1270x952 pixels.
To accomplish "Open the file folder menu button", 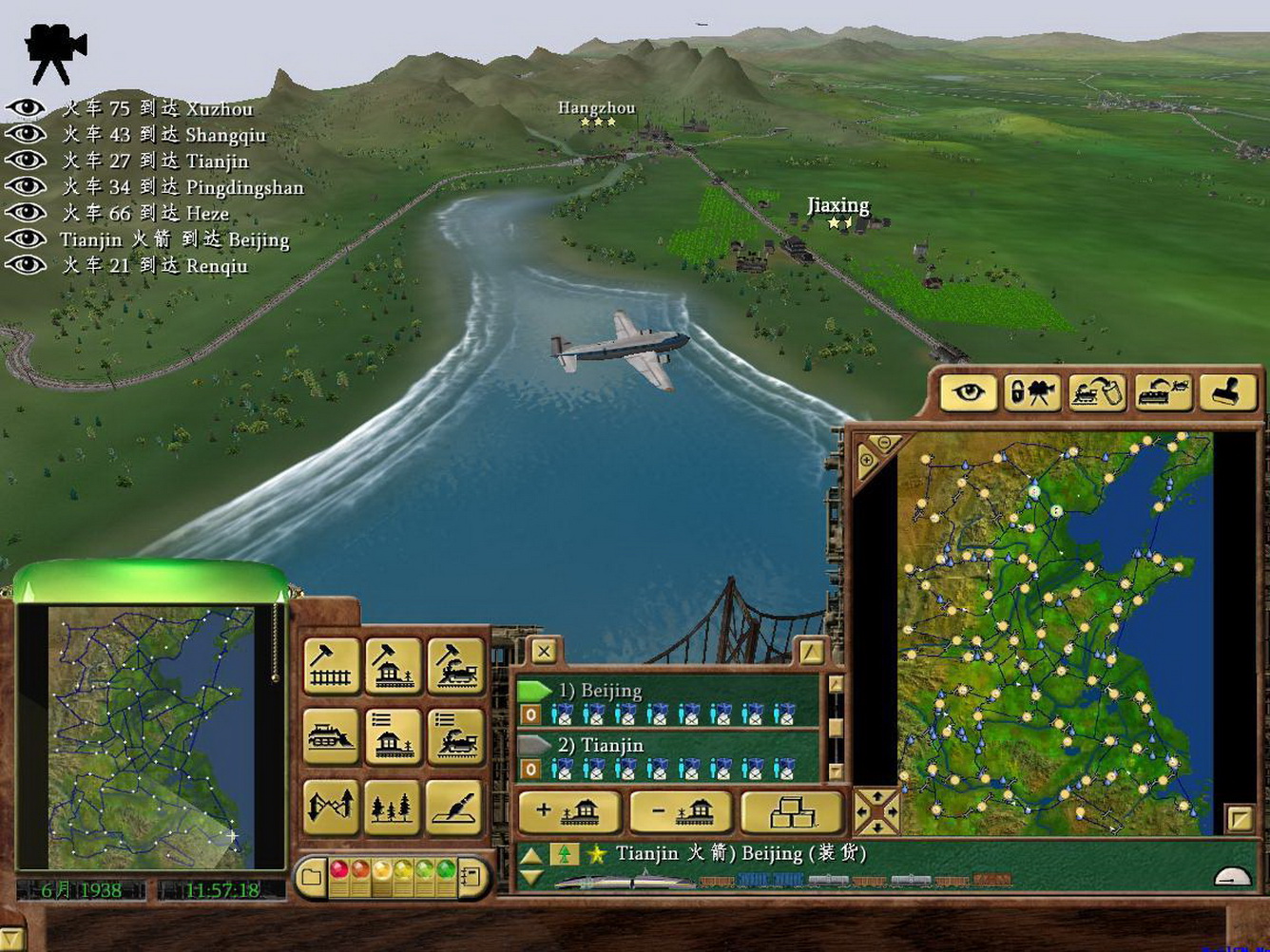I will tap(310, 876).
